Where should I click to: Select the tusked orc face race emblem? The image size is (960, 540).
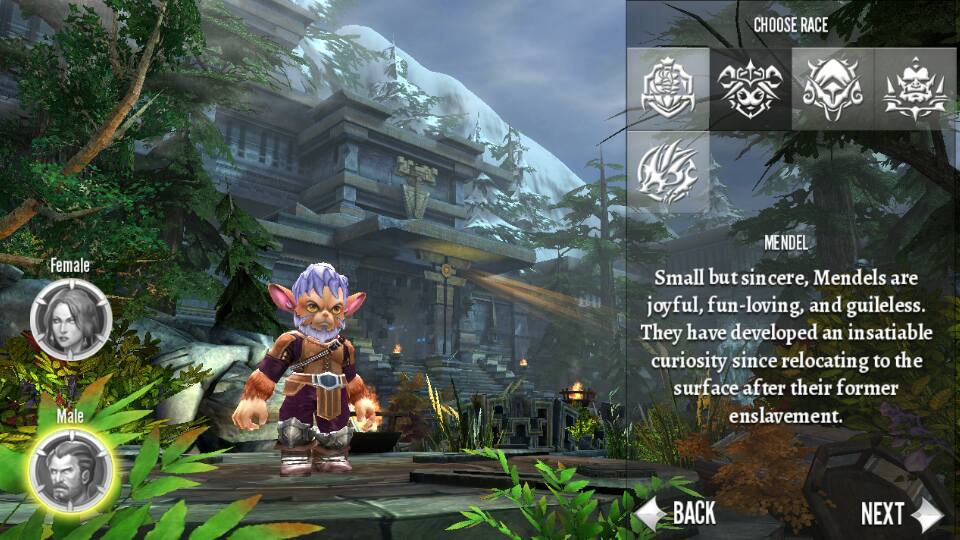915,89
